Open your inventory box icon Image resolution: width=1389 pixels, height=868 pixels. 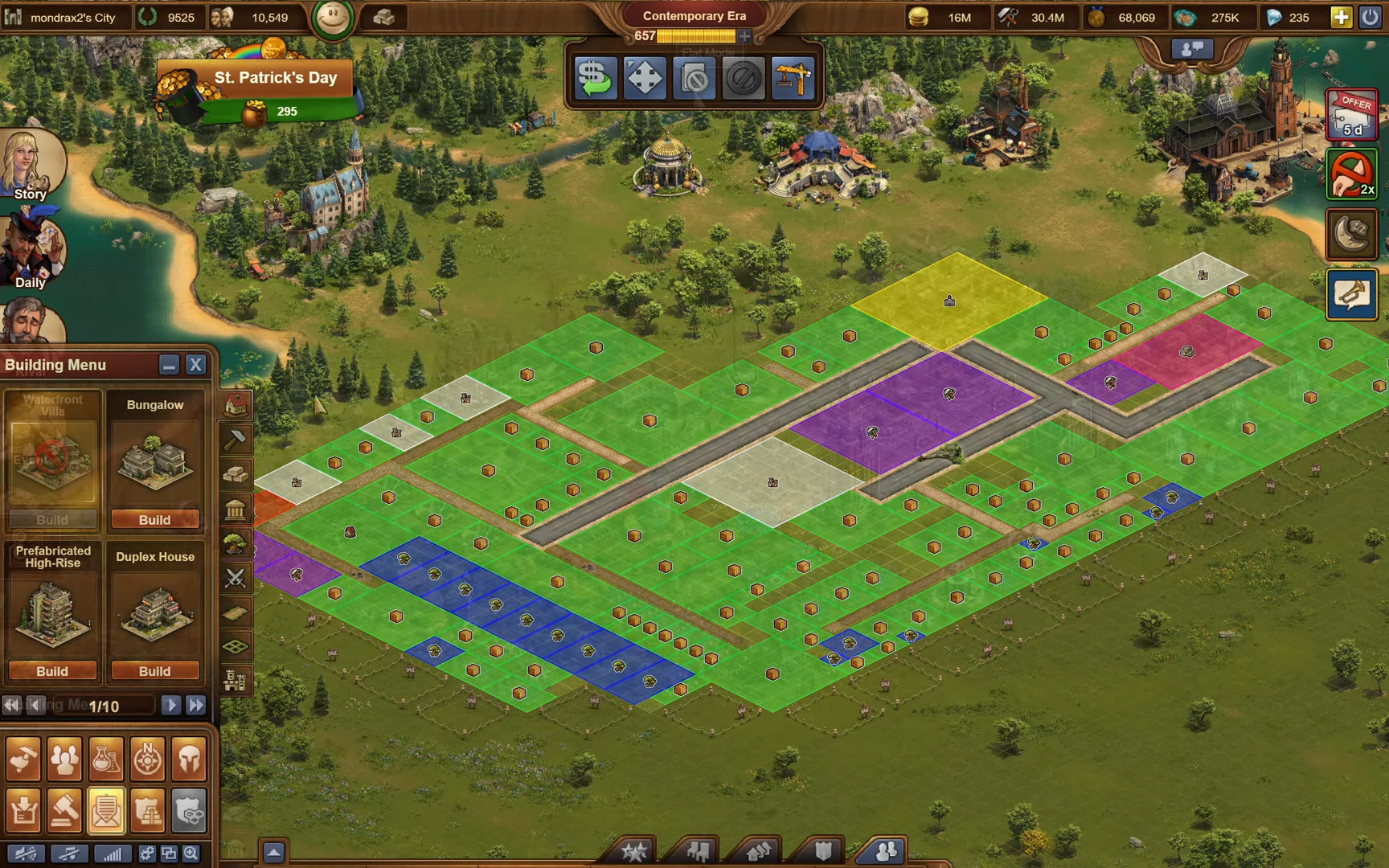pyautogui.click(x=23, y=810)
